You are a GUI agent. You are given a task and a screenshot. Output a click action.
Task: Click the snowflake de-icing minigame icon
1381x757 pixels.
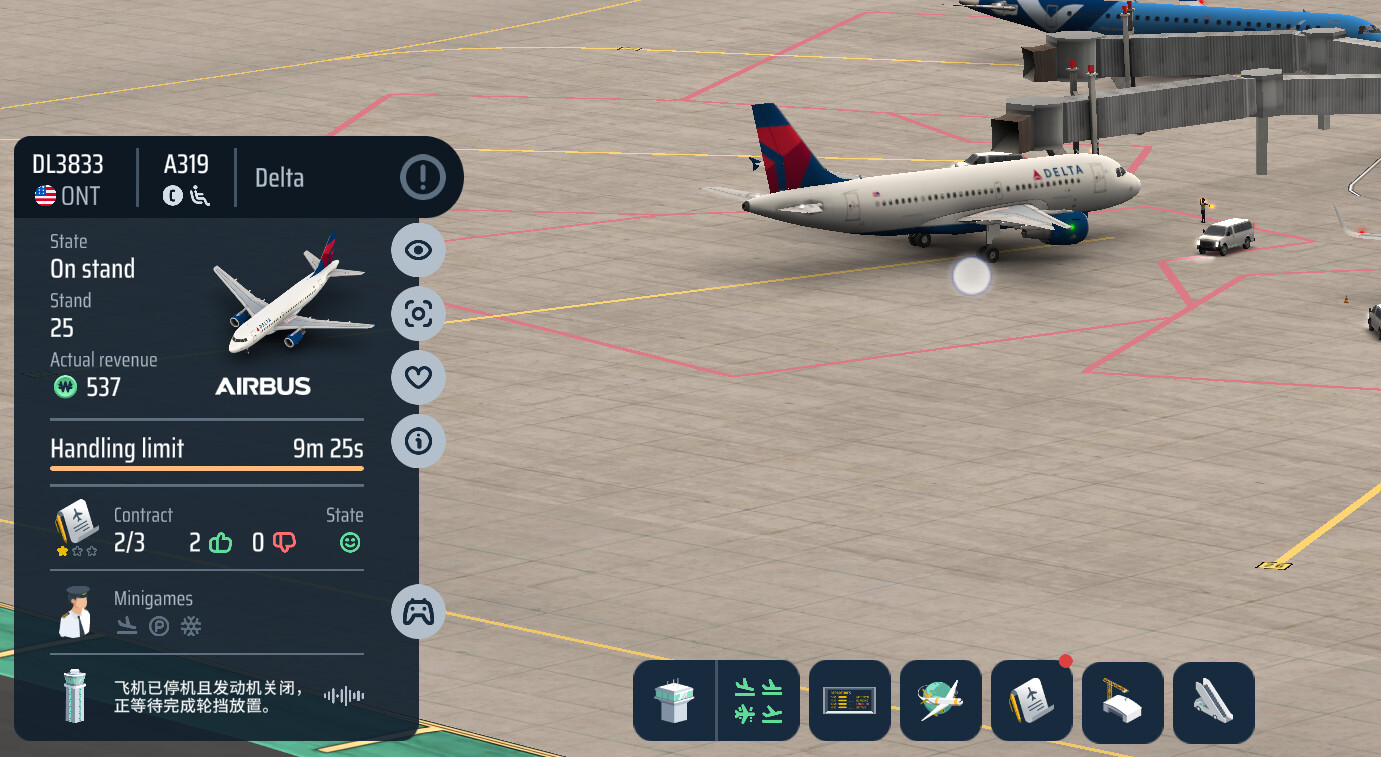[190, 627]
